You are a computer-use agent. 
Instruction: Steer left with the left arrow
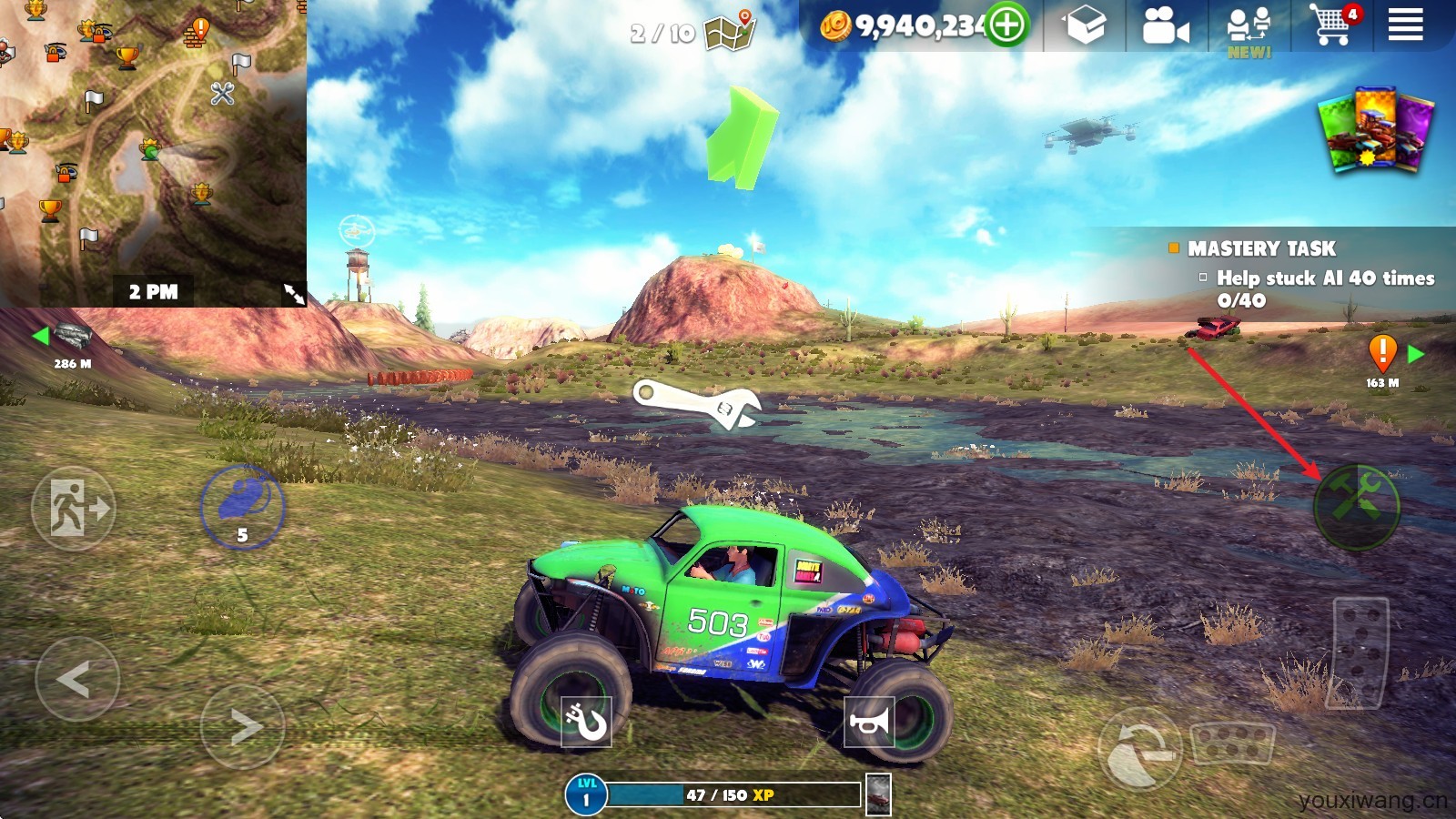pyautogui.click(x=76, y=679)
